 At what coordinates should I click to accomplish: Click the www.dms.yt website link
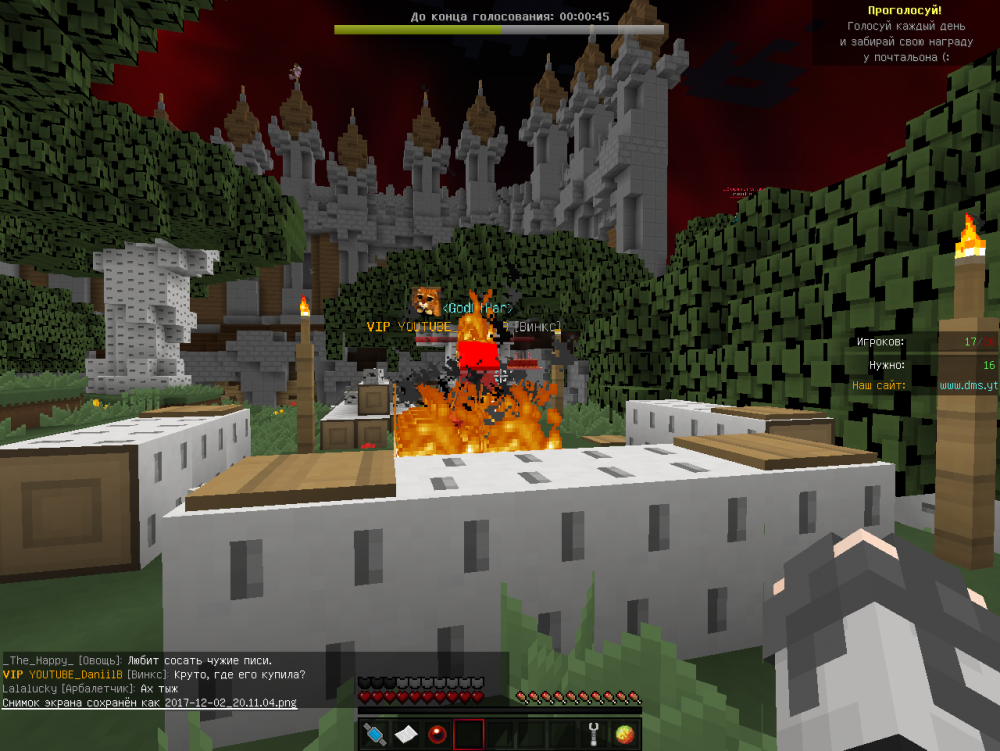(968, 385)
